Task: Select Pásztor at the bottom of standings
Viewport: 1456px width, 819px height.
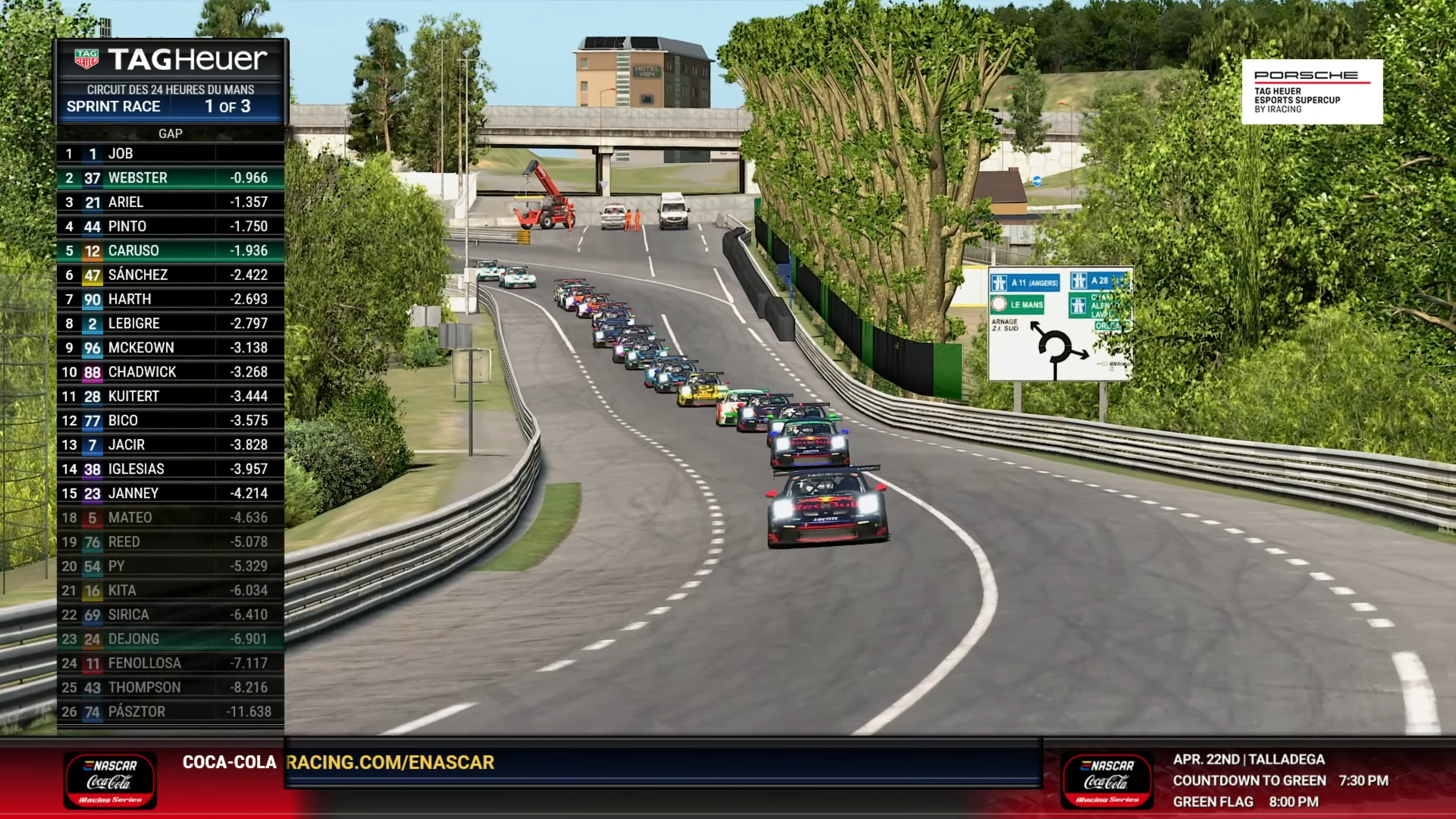Action: coord(170,712)
